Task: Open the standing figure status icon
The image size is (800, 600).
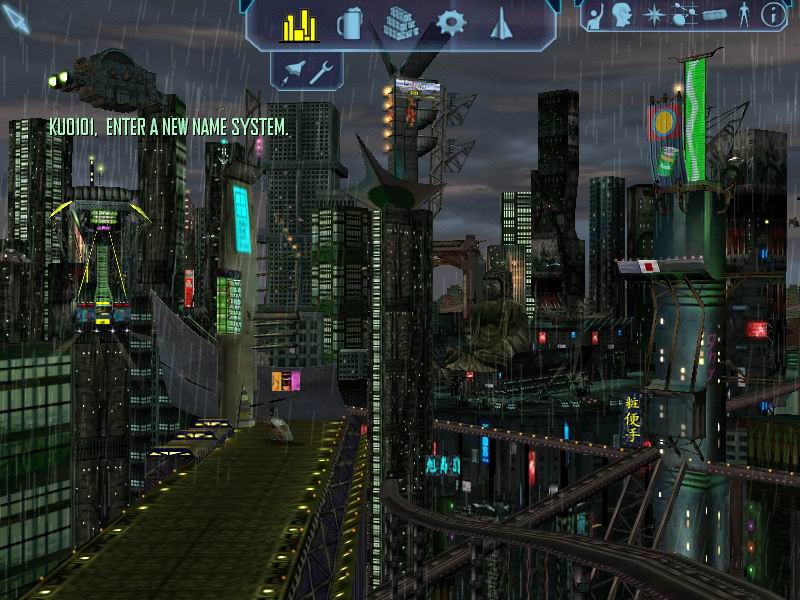Action: coord(743,15)
